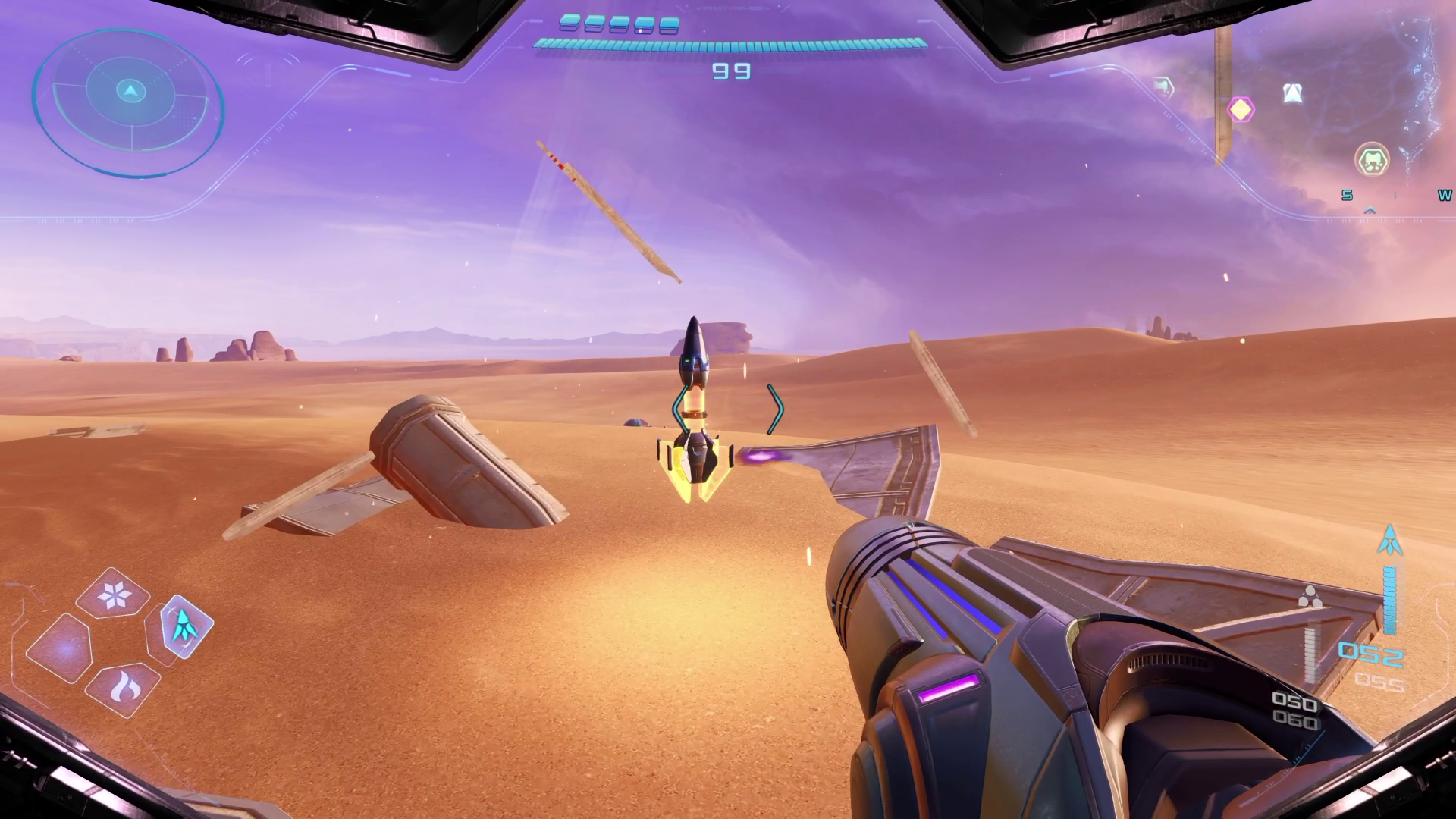Click the yellow diamond compass marker
Viewport: 1456px width, 819px height.
[x=1241, y=109]
